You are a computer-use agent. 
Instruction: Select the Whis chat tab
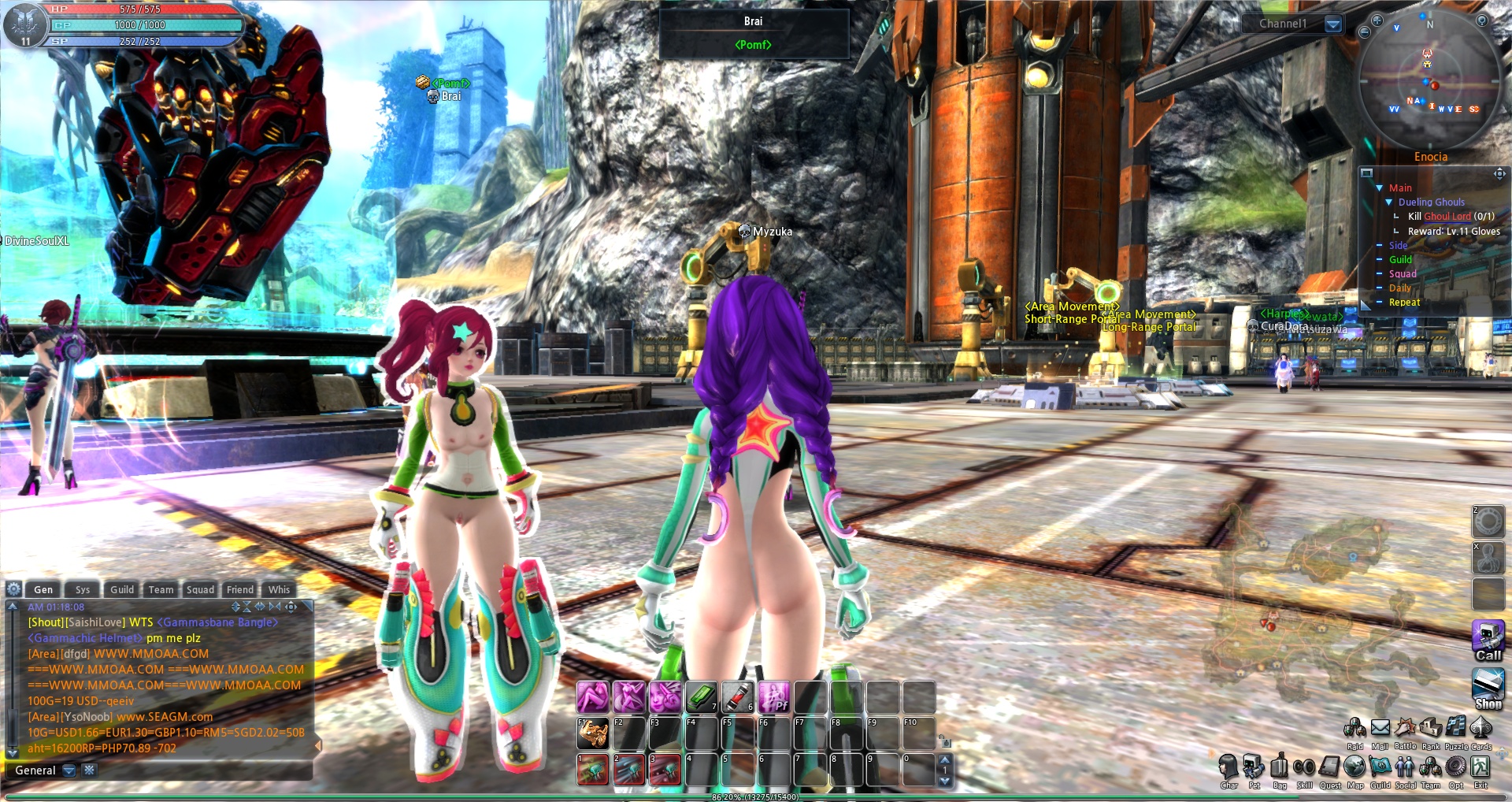279,589
